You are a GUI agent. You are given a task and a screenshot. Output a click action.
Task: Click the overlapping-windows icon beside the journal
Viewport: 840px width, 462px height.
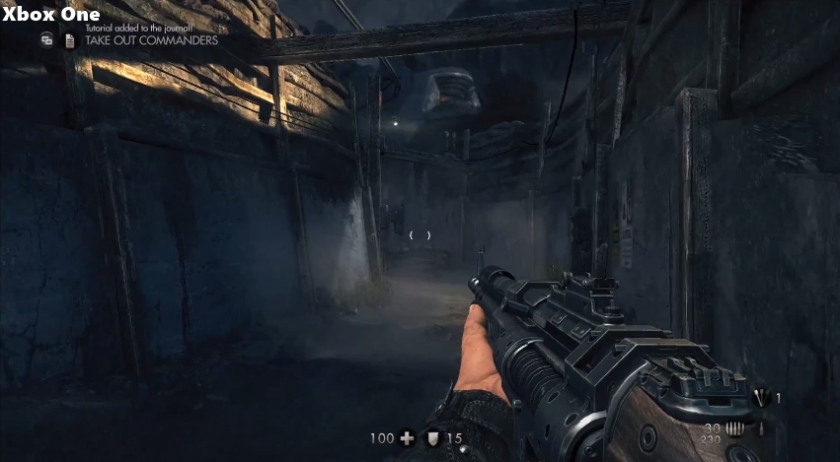[x=47, y=41]
